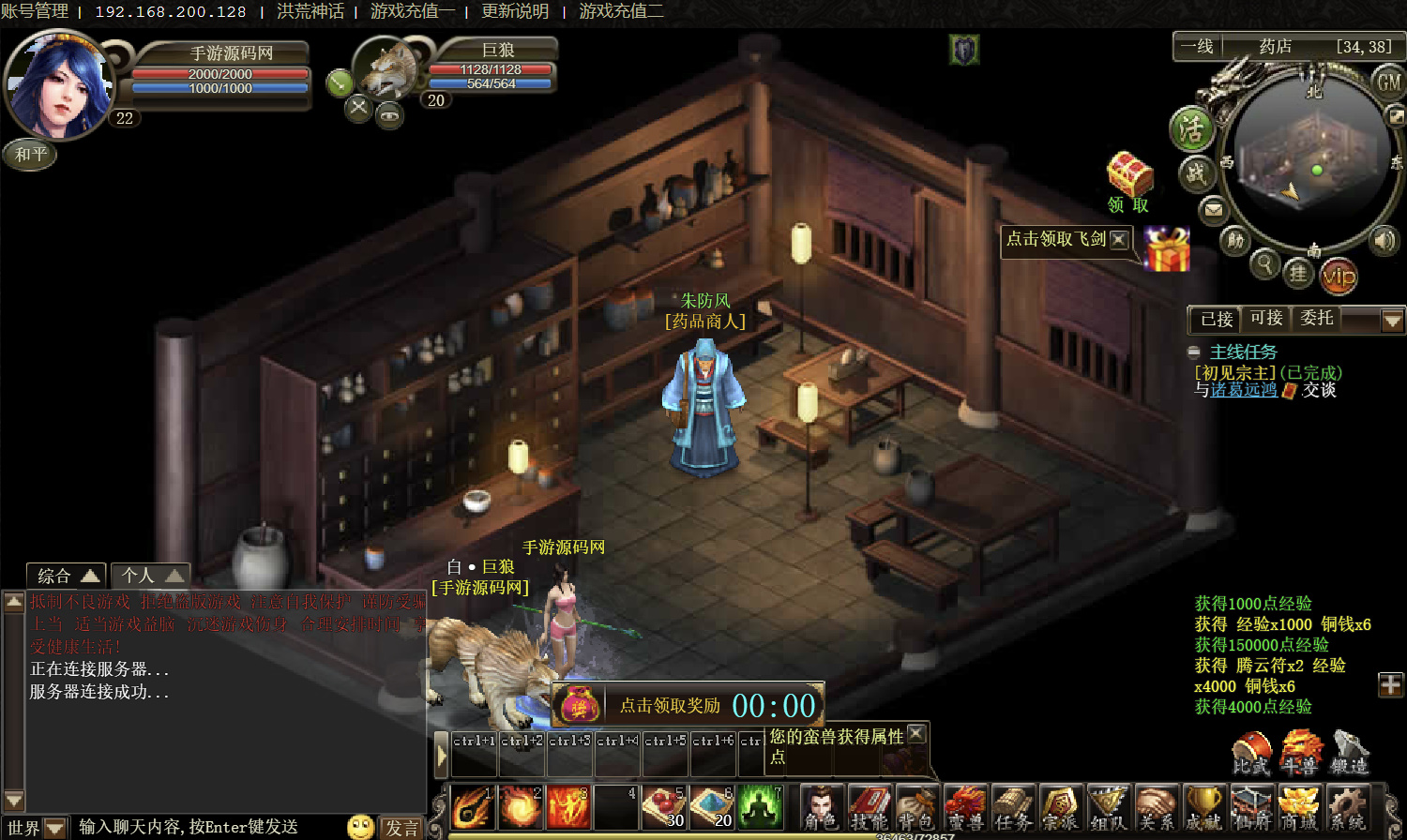The image size is (1407, 840).
Task: Open the 系统 system settings gear
Action: (x=1347, y=807)
